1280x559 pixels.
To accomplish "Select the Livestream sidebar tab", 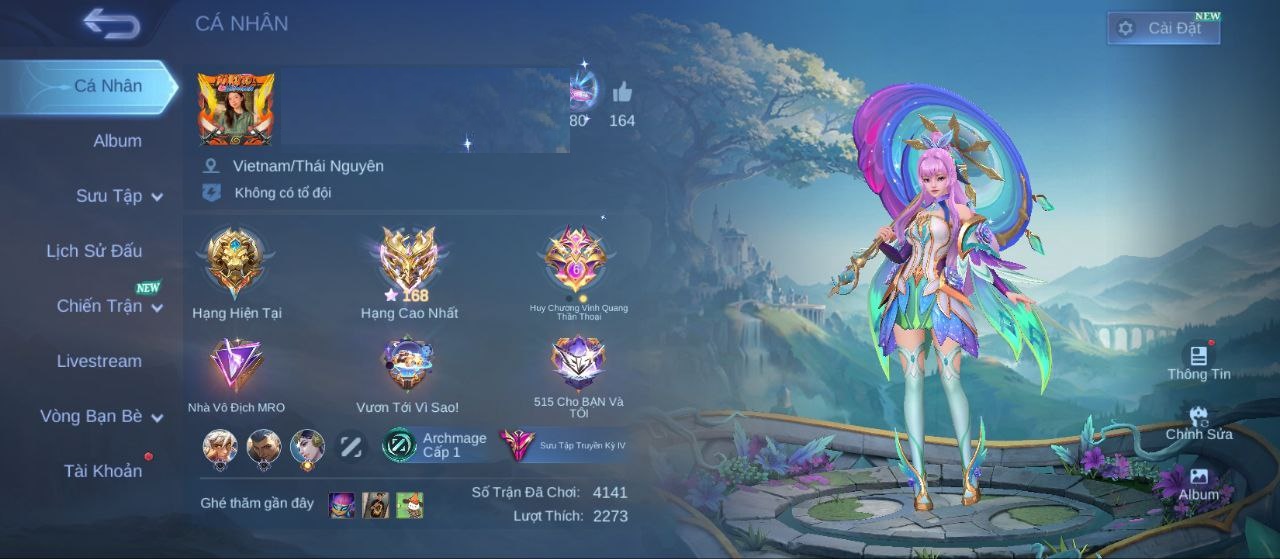I will tap(99, 361).
